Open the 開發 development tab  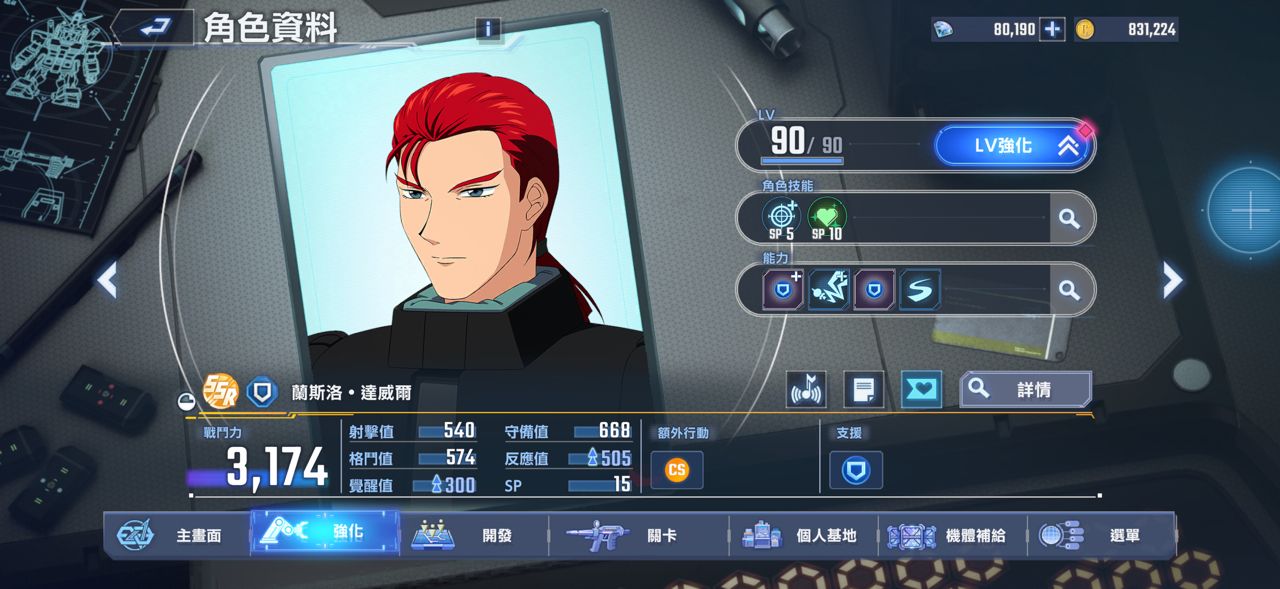475,535
